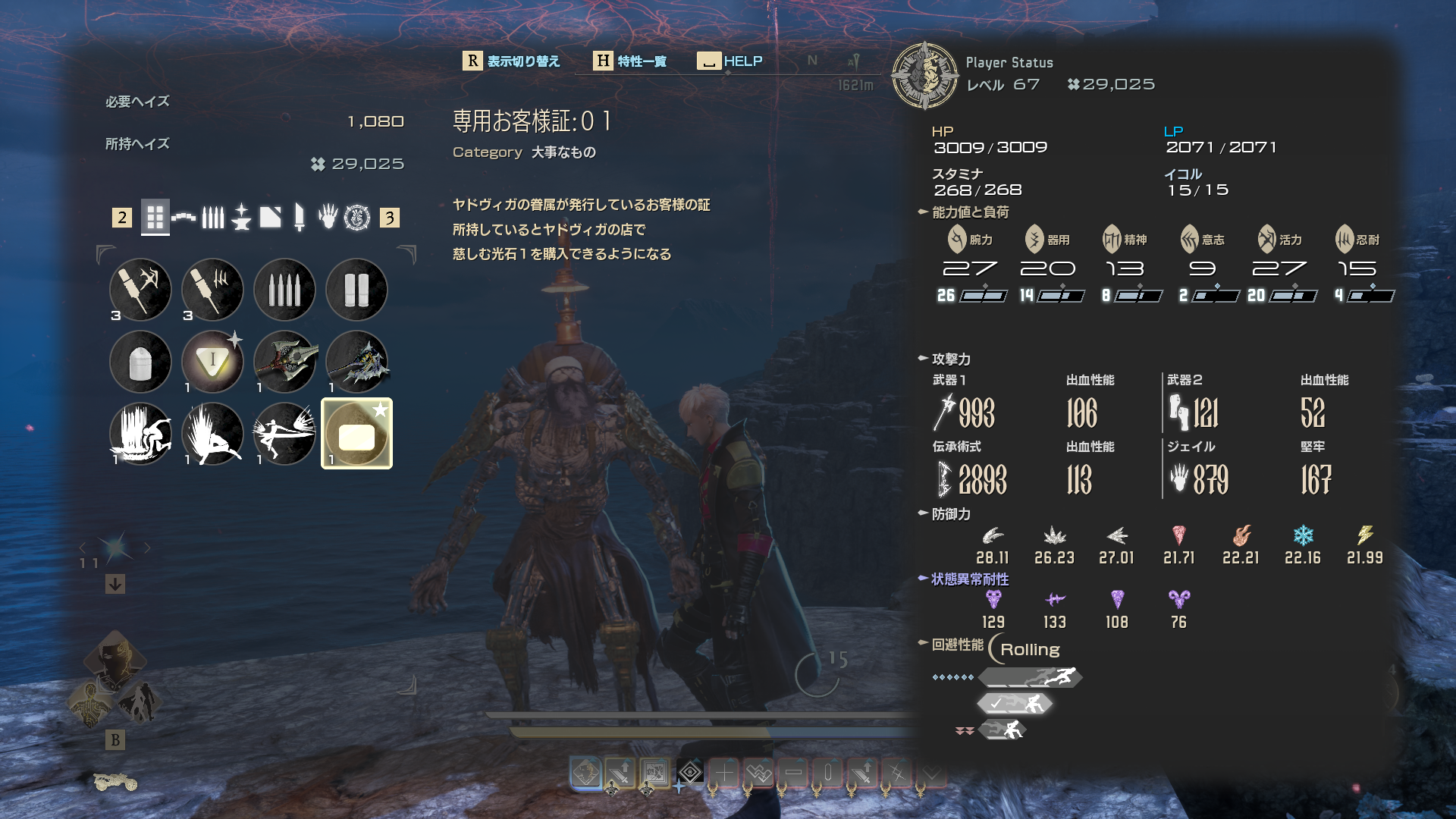Select the syringe with archer symbol
Viewport: 1456px width, 819px height.
pos(140,290)
